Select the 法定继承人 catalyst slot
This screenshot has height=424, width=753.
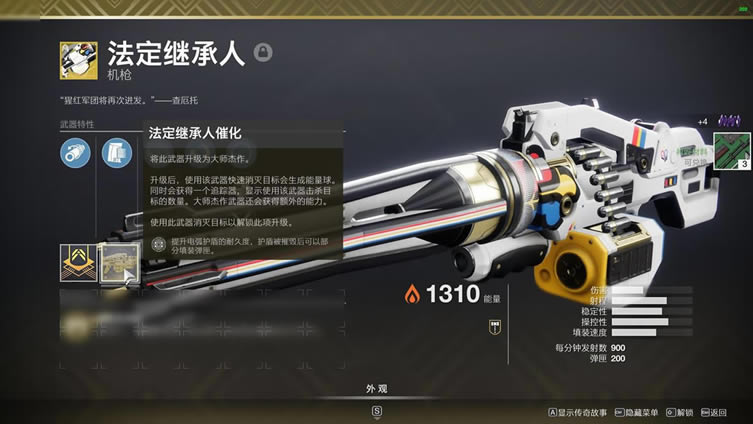[119, 264]
